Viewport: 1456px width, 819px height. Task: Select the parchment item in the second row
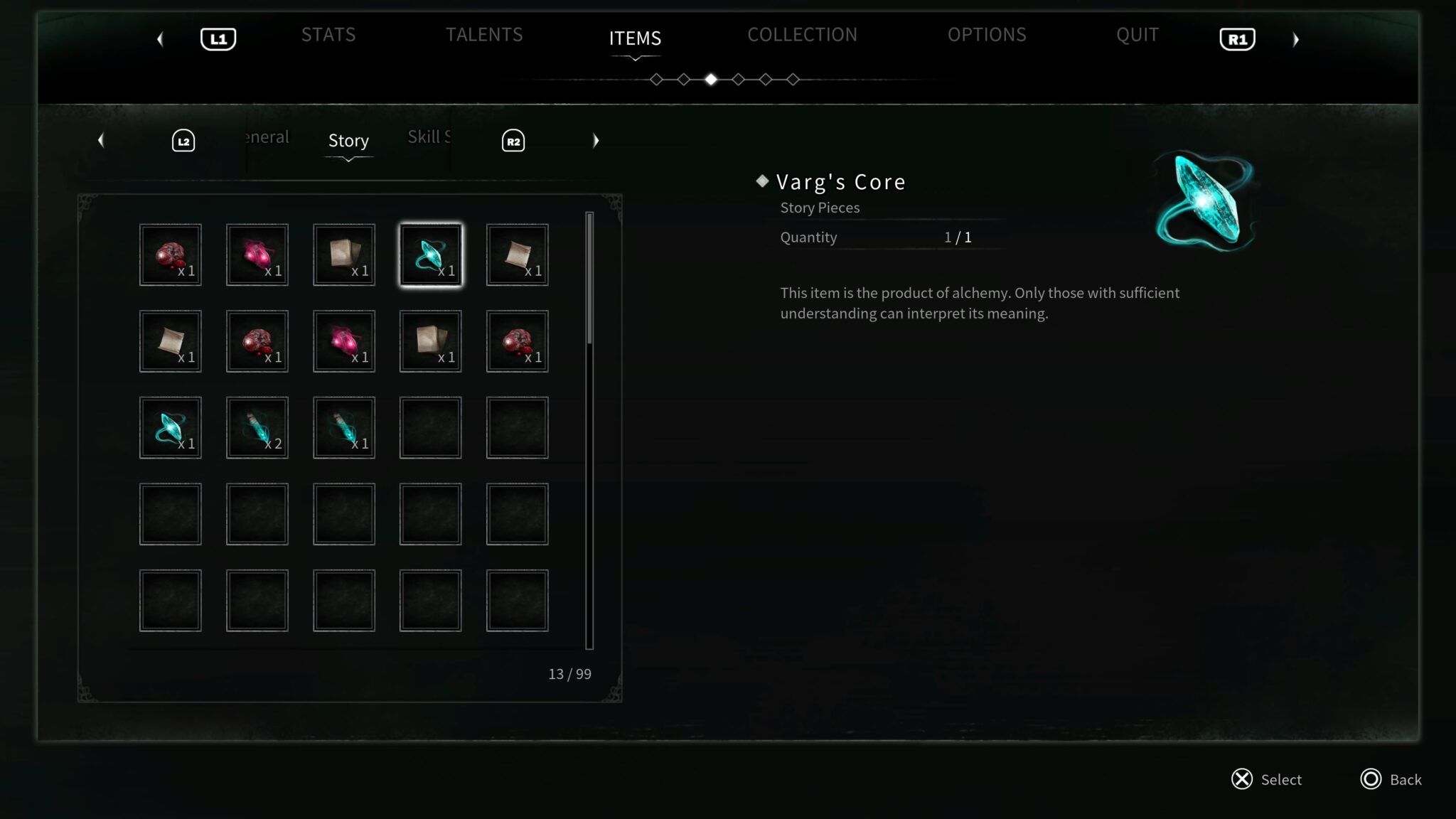(170, 341)
